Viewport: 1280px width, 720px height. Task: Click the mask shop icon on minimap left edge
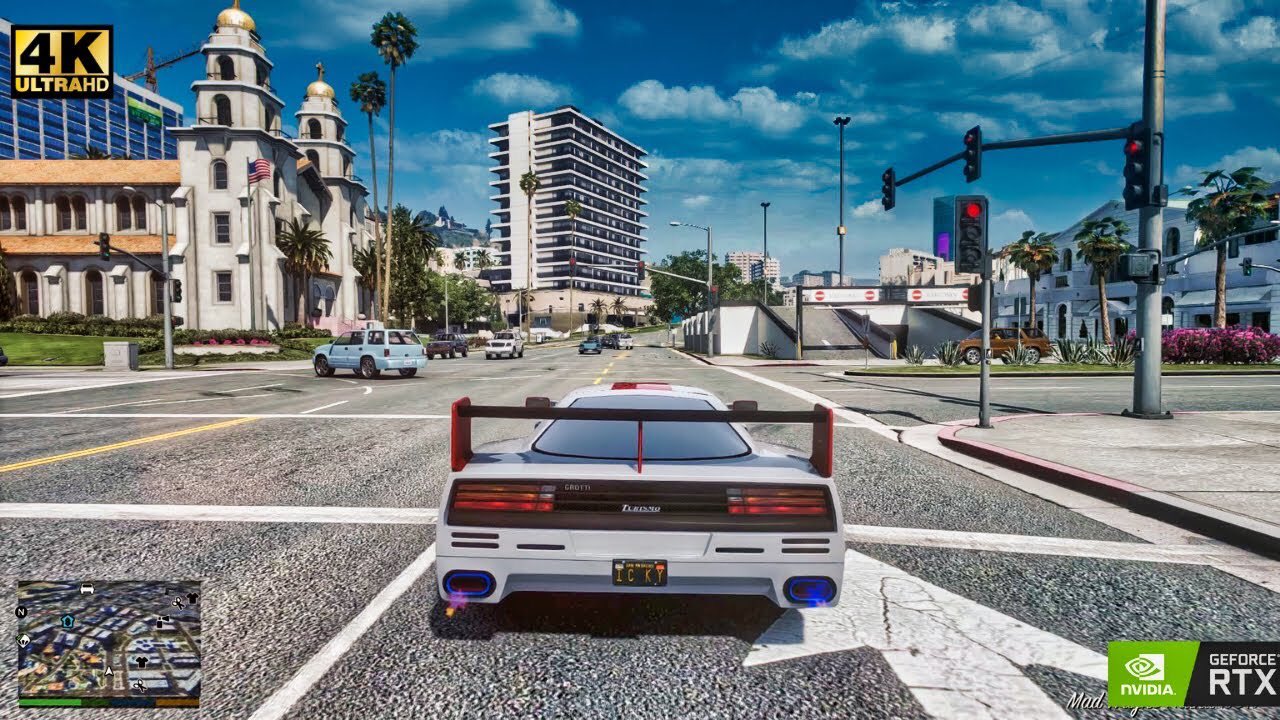pyautogui.click(x=24, y=640)
